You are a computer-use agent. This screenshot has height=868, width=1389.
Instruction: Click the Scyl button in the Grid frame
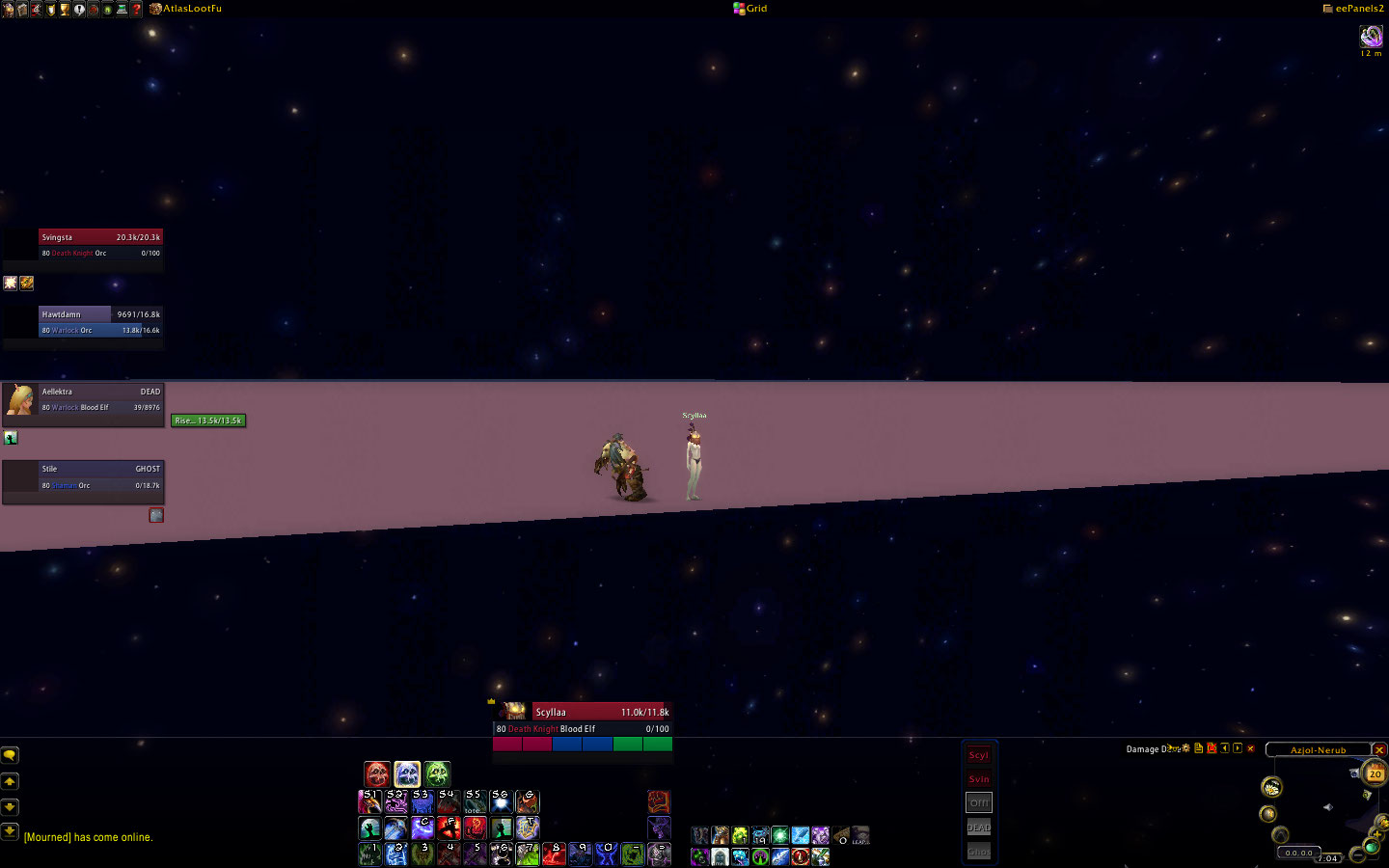click(978, 755)
